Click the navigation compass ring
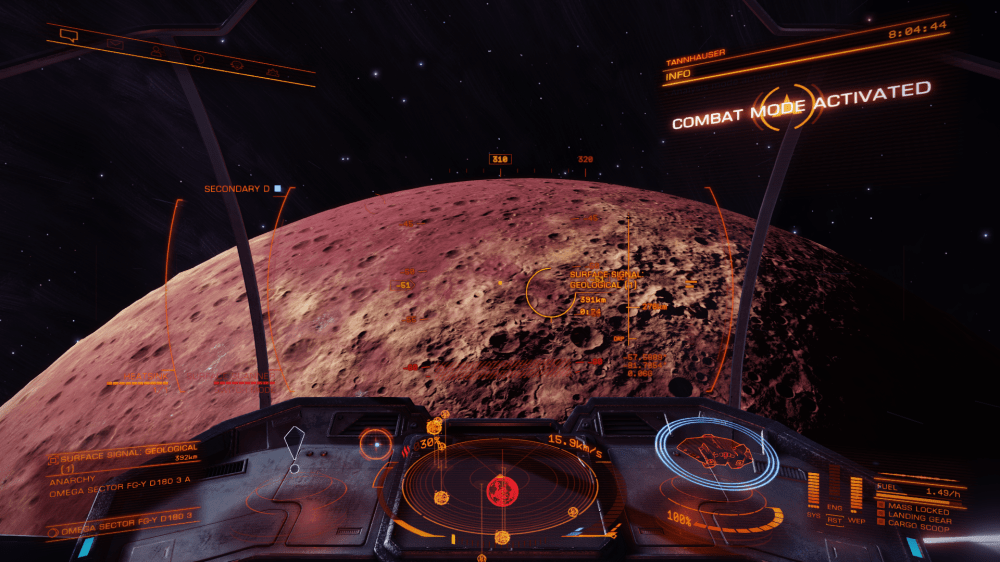 [x=376, y=443]
